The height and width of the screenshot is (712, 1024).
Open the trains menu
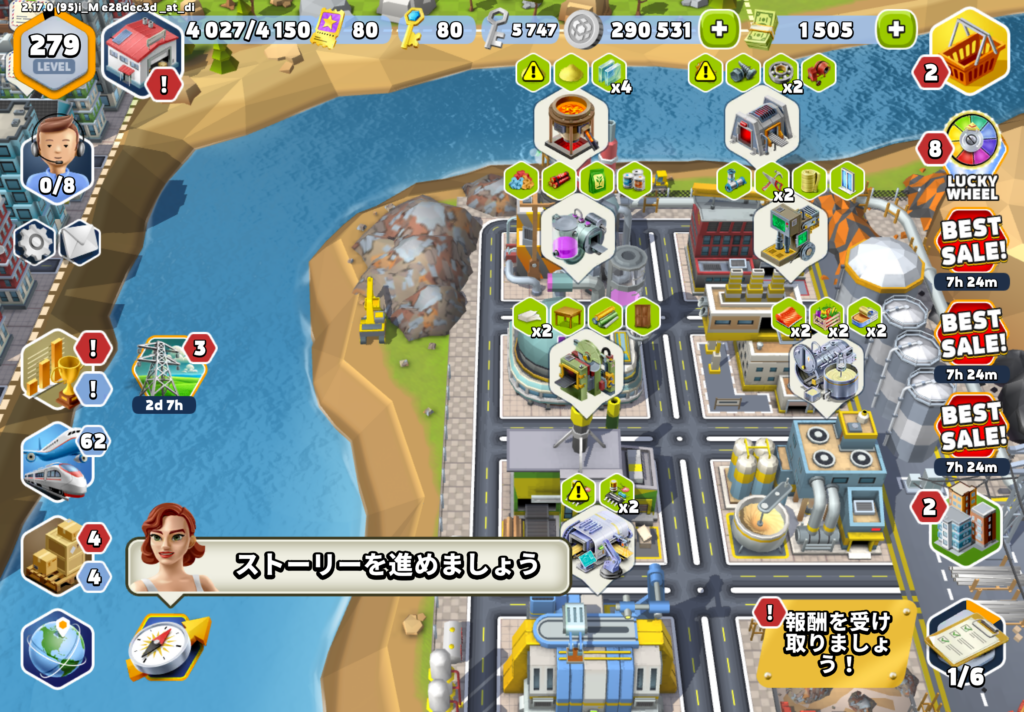click(56, 461)
